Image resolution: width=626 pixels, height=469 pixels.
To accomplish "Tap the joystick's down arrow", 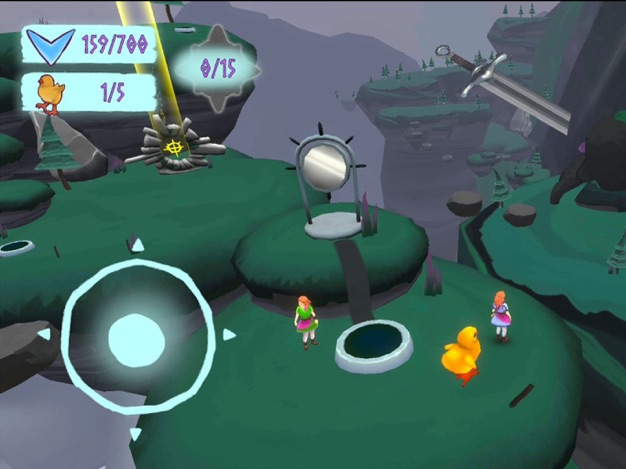I will click(x=135, y=433).
